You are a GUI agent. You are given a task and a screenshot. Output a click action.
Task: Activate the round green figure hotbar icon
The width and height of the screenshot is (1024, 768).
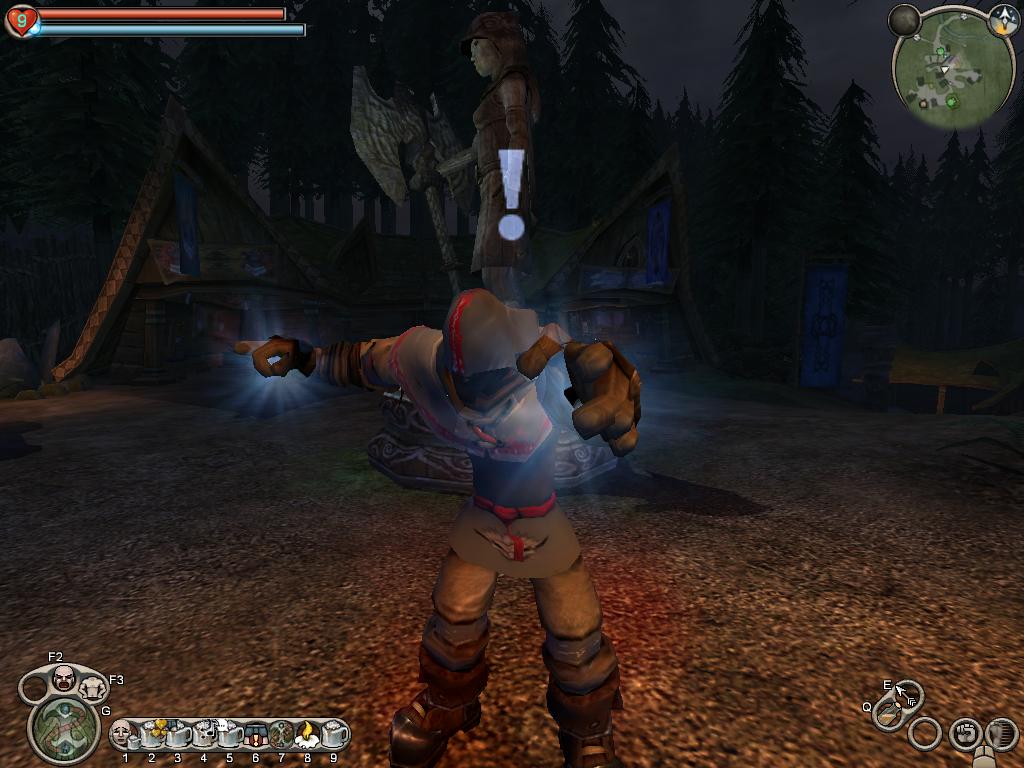click(x=281, y=734)
